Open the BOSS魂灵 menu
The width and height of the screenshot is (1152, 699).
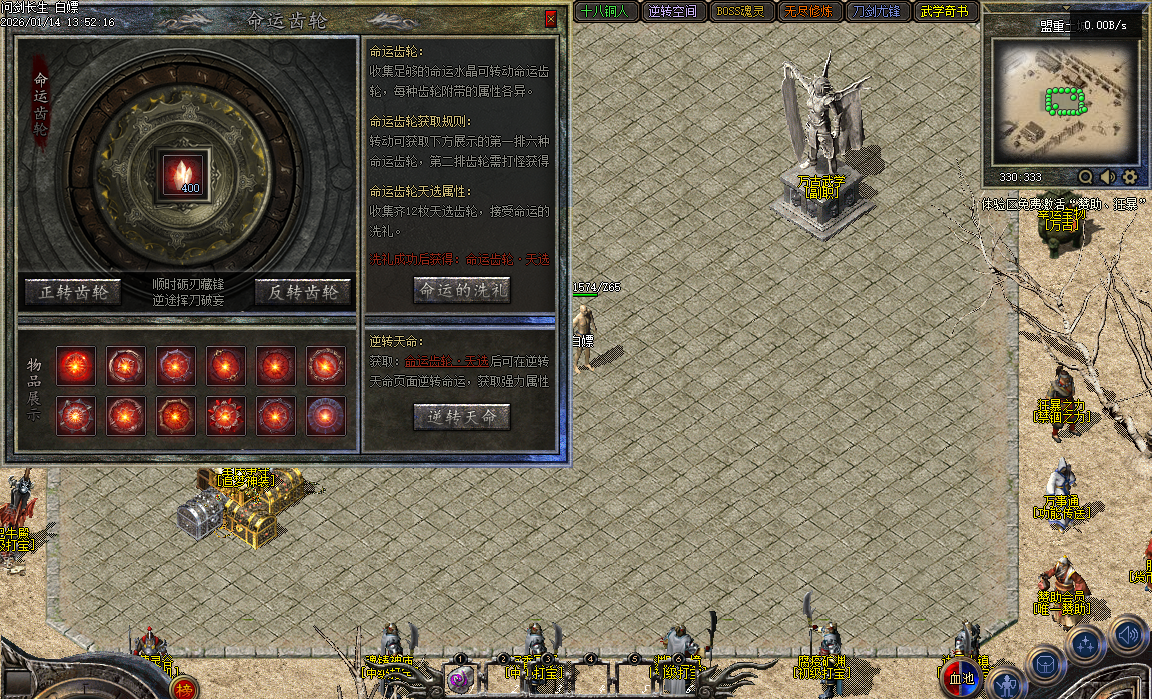[740, 12]
